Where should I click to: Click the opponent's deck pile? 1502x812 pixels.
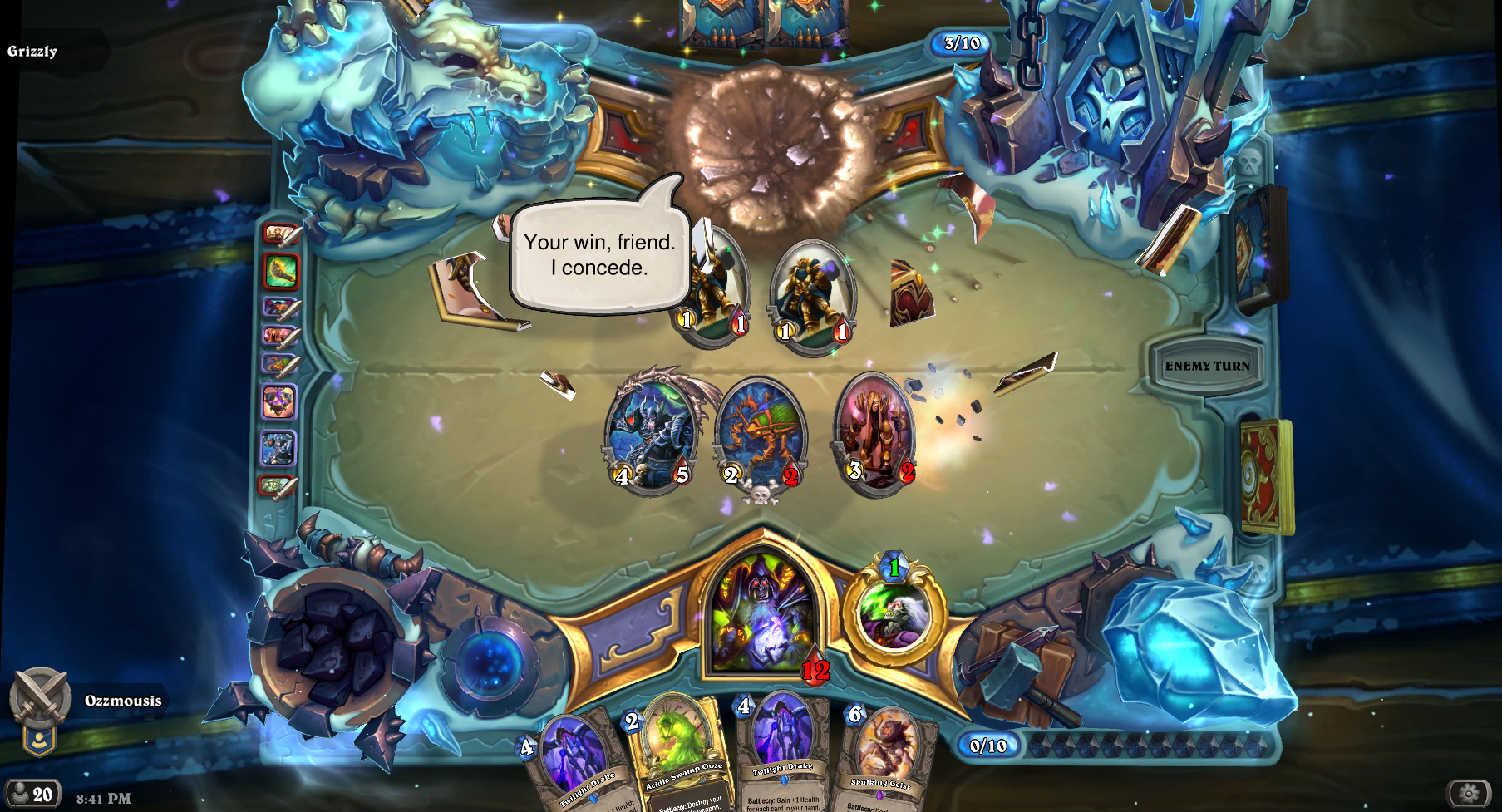pos(1259,249)
